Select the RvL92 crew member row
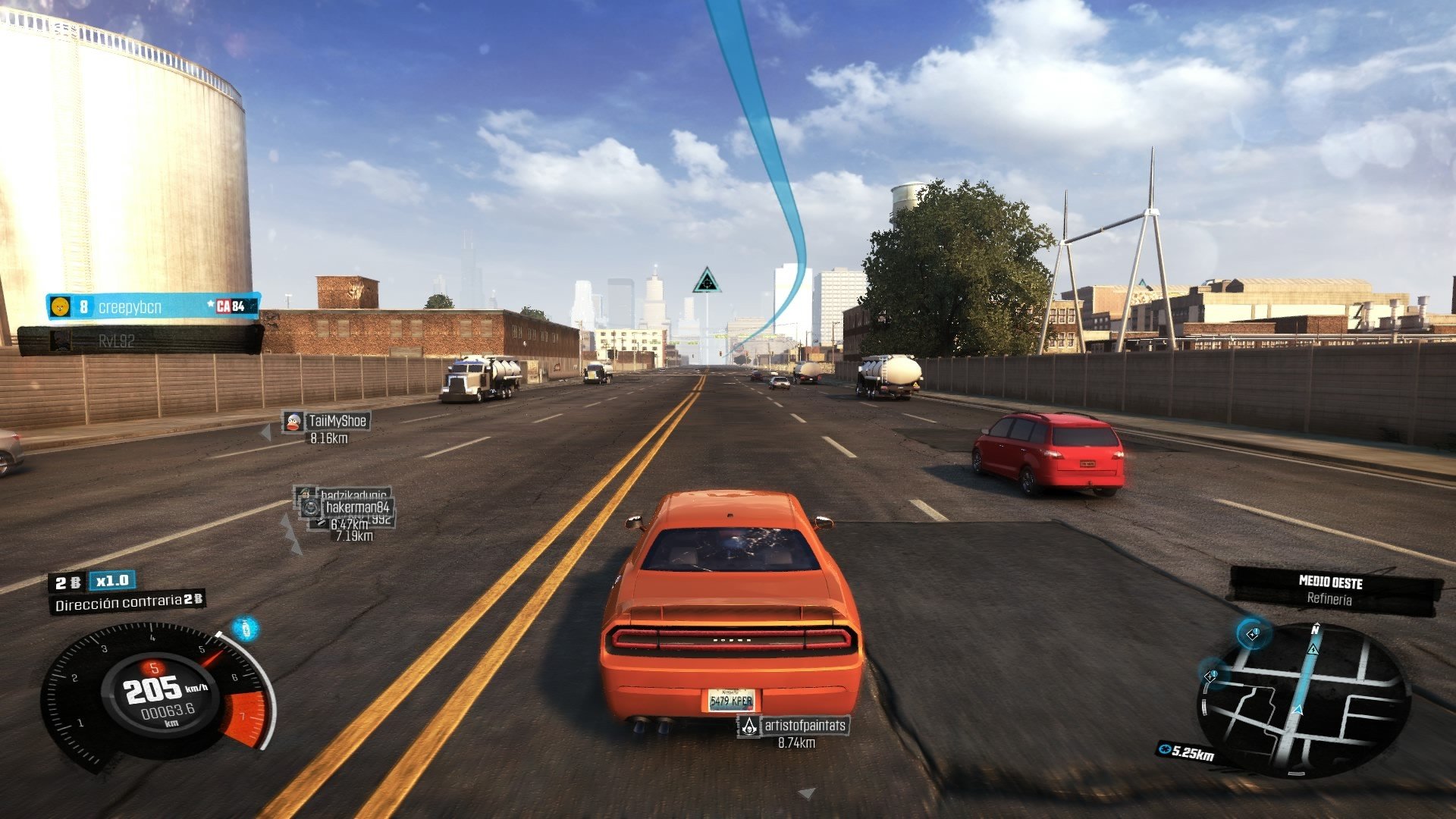The image size is (1456, 819). 140,341
